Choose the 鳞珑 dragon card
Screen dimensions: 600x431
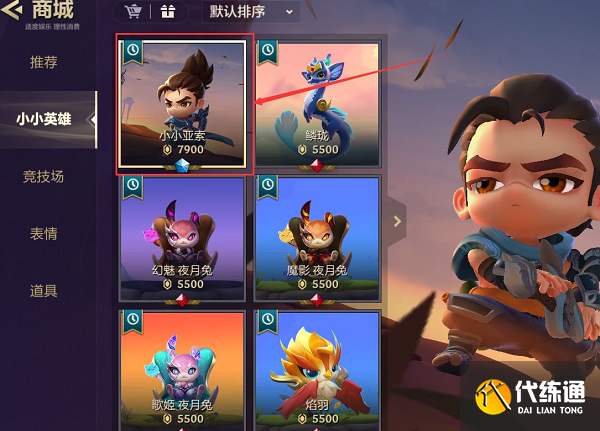click(x=317, y=101)
